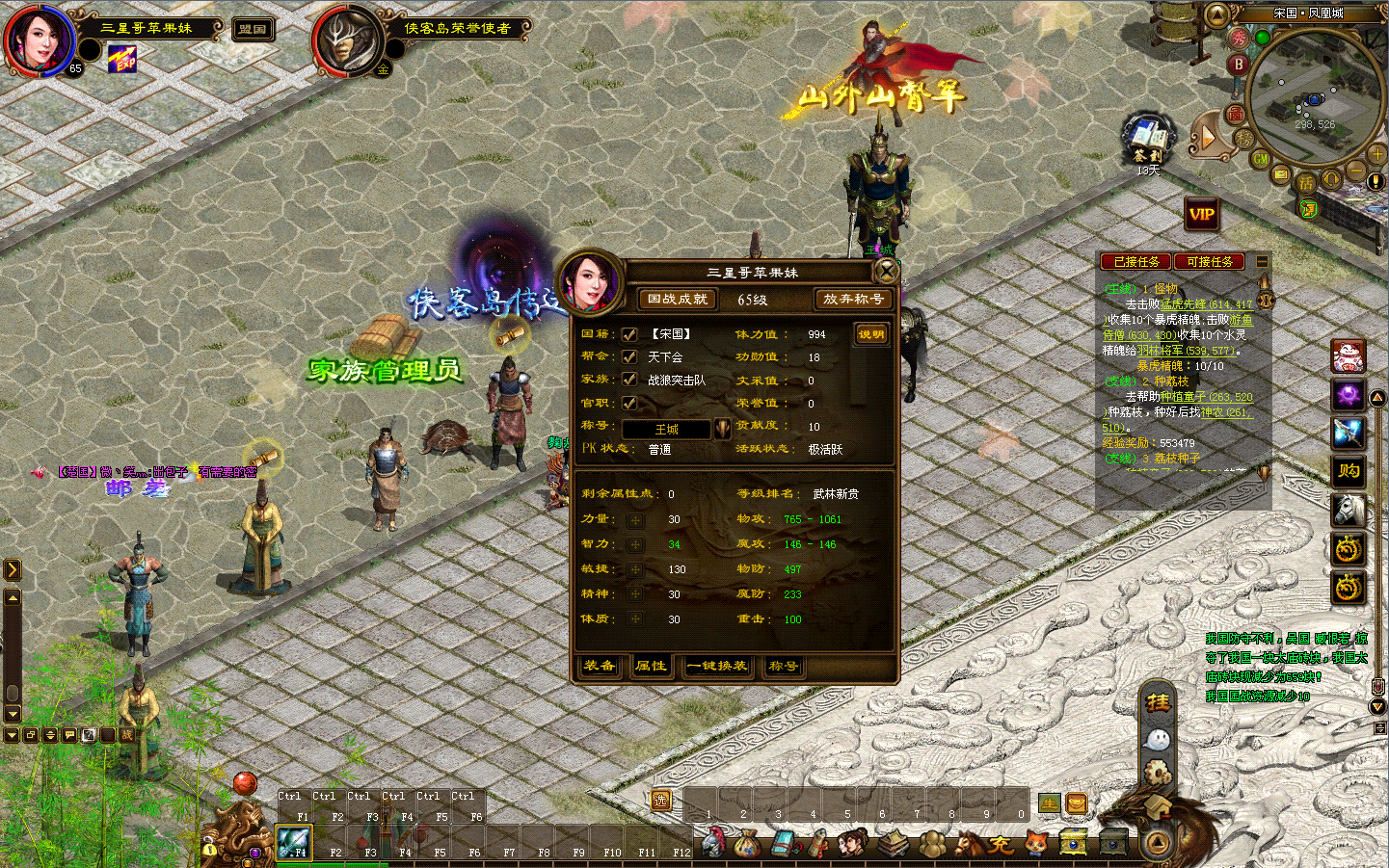Open the GM support button
Image resolution: width=1389 pixels, height=868 pixels.
click(x=1261, y=159)
